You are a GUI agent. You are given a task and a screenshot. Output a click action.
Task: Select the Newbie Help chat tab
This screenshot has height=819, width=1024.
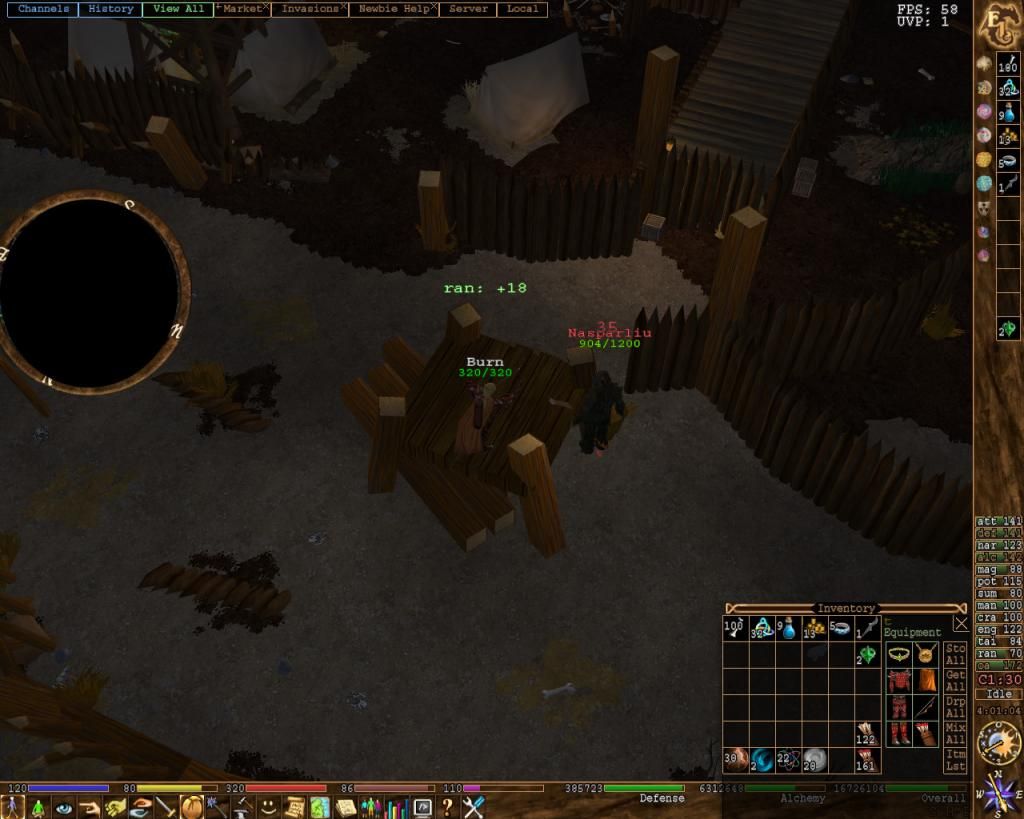[393, 9]
